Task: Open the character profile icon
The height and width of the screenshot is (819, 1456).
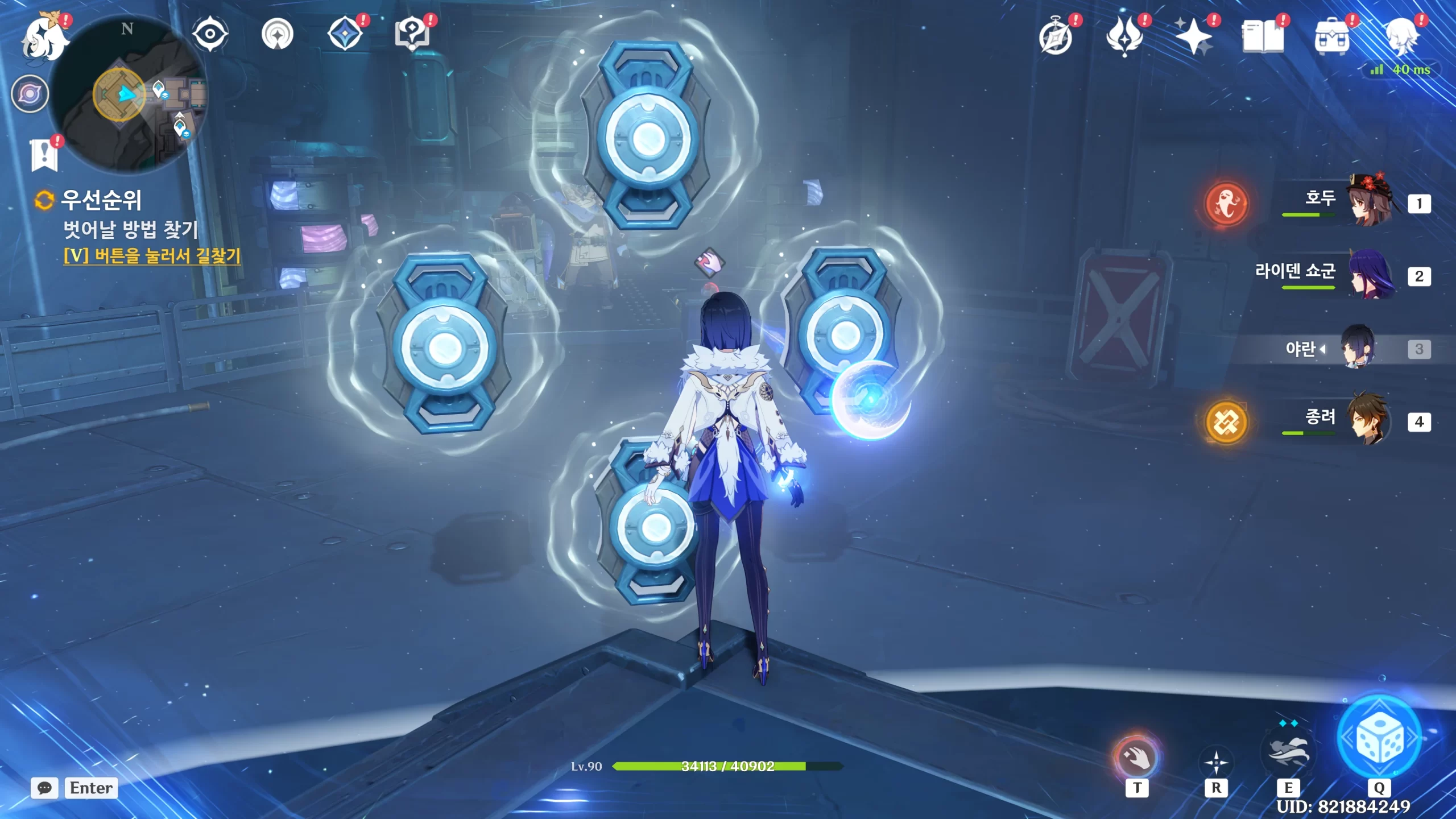Action: pos(1401,36)
